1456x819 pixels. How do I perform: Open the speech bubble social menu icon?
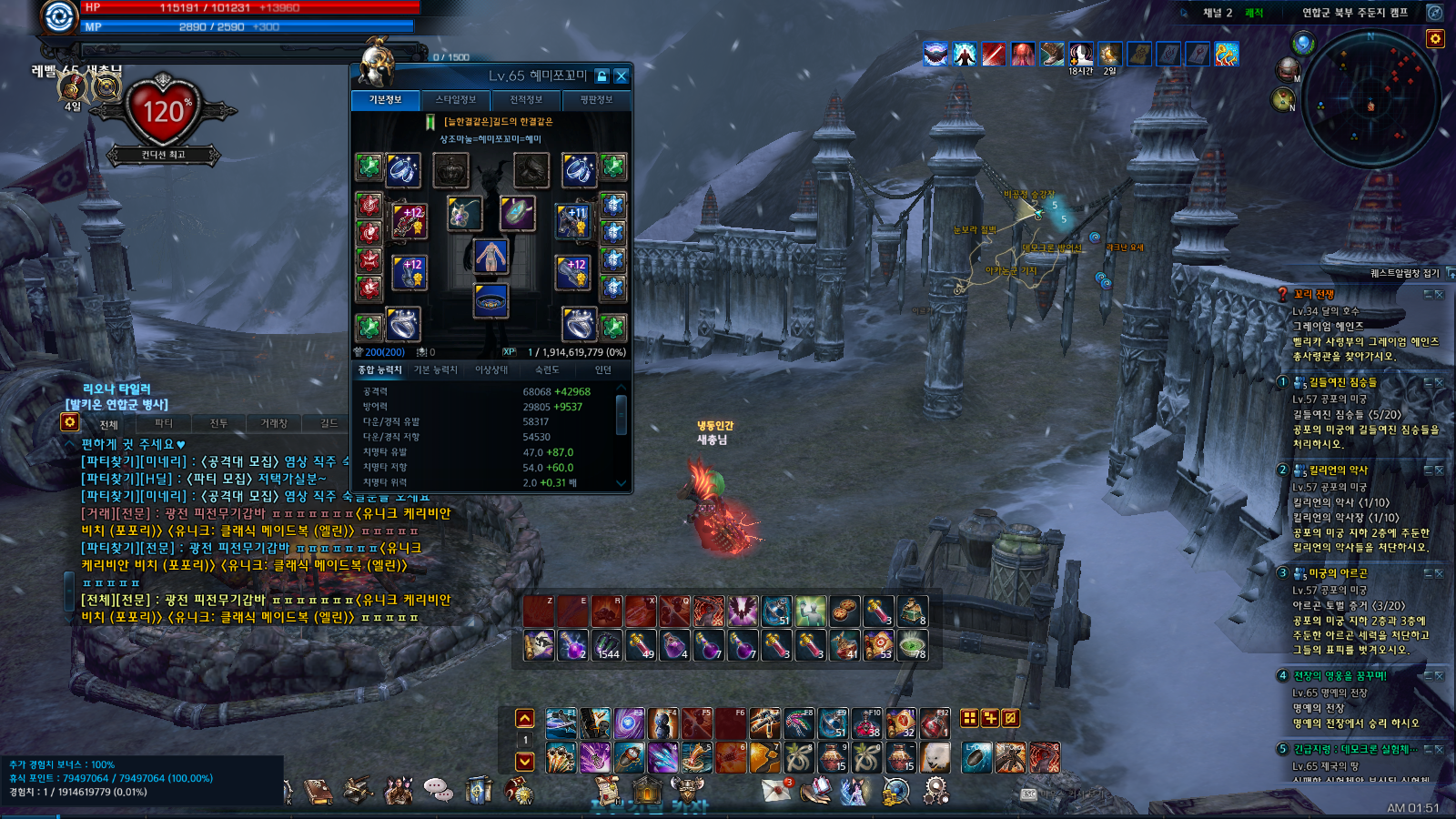[x=439, y=789]
